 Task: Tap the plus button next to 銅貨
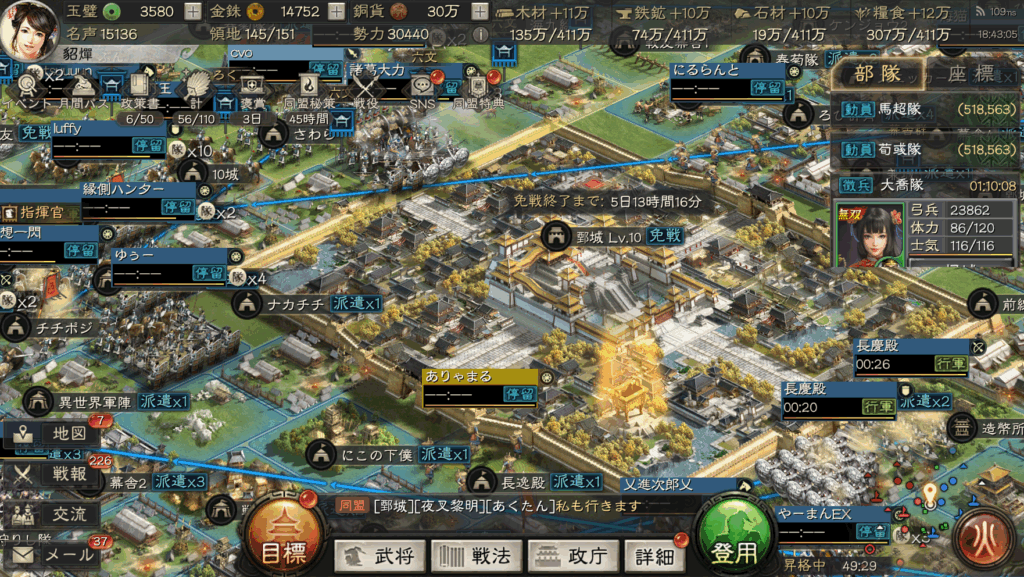[480, 12]
